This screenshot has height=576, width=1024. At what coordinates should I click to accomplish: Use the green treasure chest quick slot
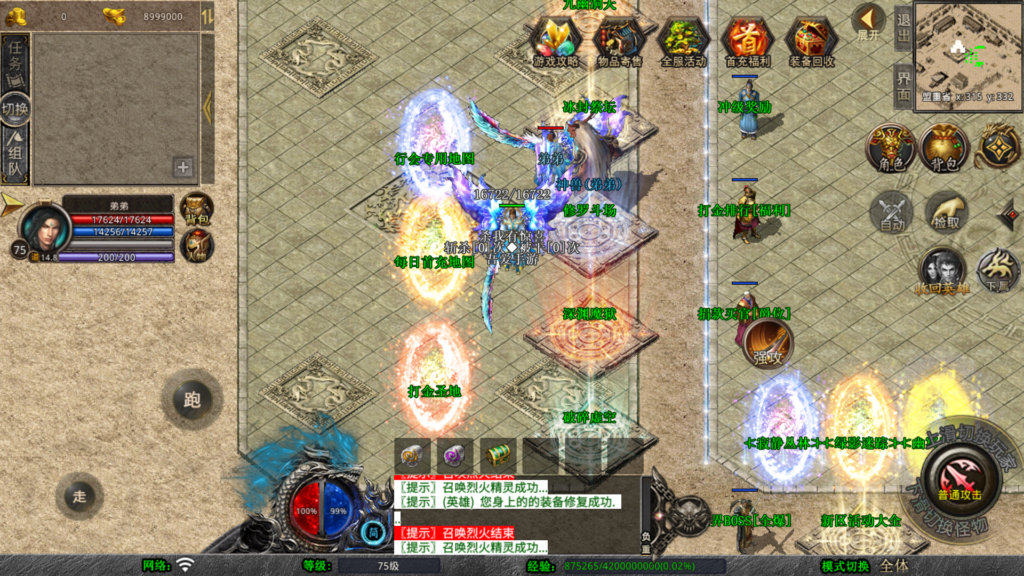[497, 454]
